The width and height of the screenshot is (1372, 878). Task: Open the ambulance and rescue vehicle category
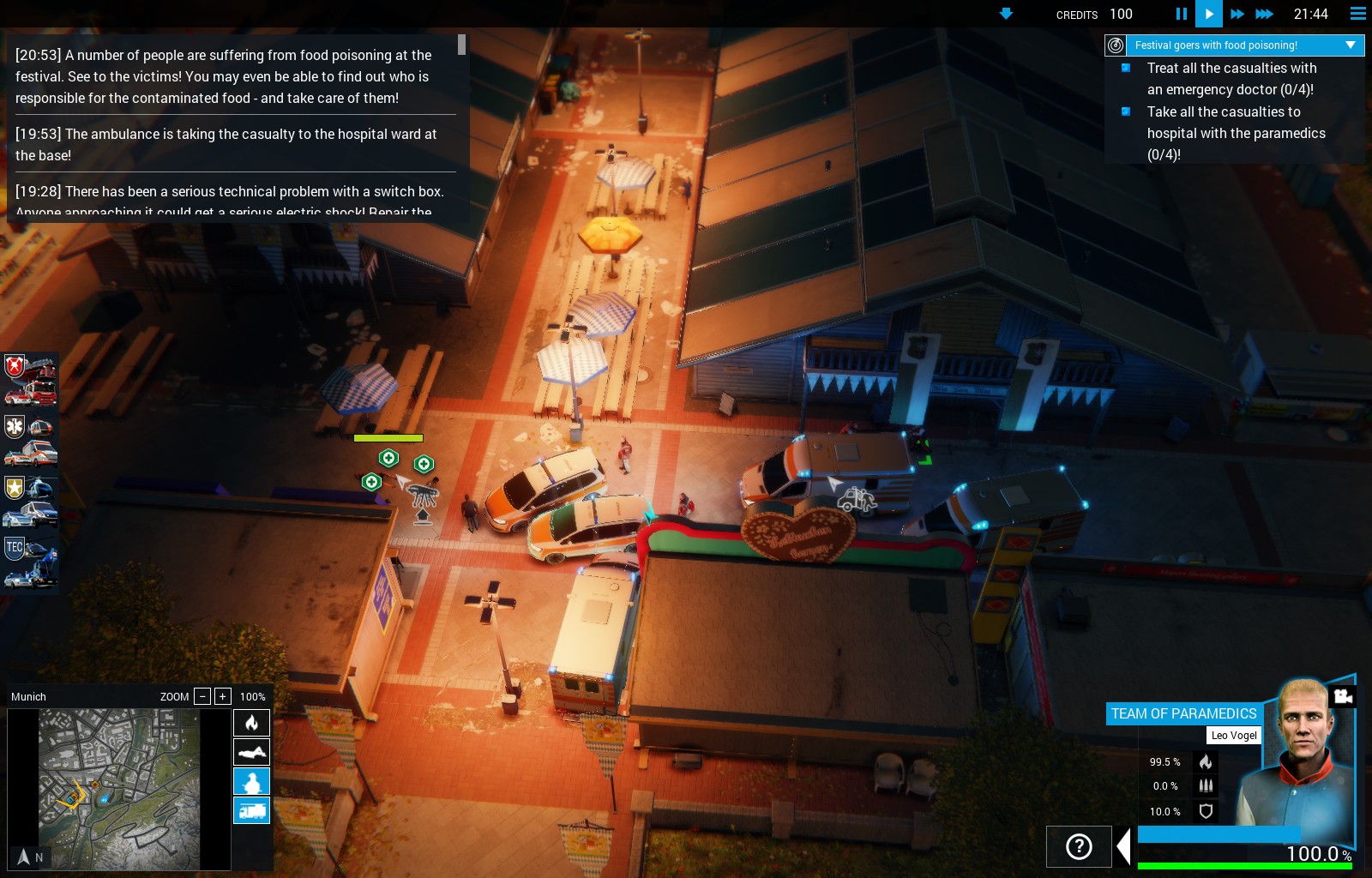coord(31,440)
